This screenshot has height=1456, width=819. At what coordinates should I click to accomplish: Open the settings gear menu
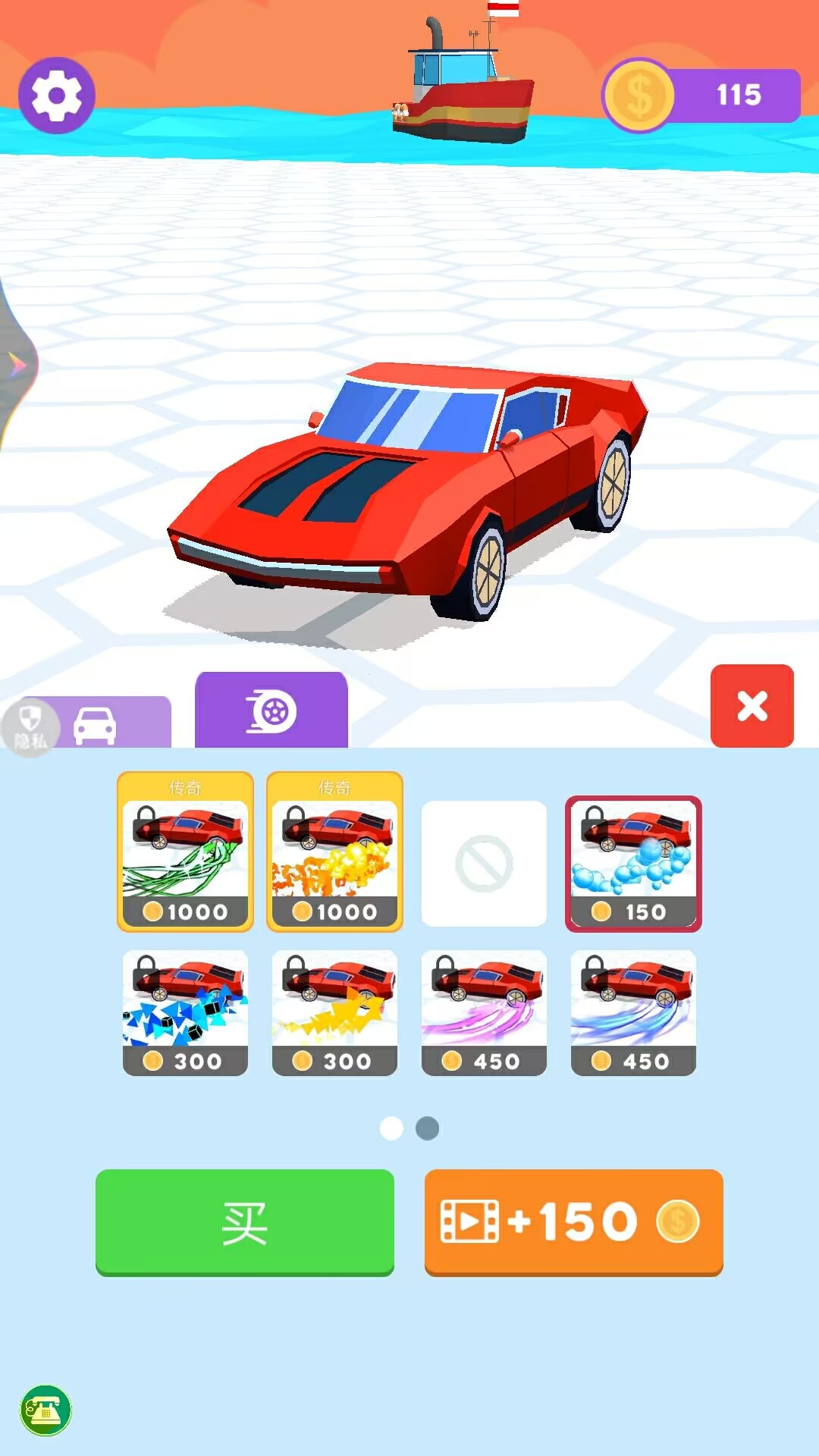coord(56,96)
